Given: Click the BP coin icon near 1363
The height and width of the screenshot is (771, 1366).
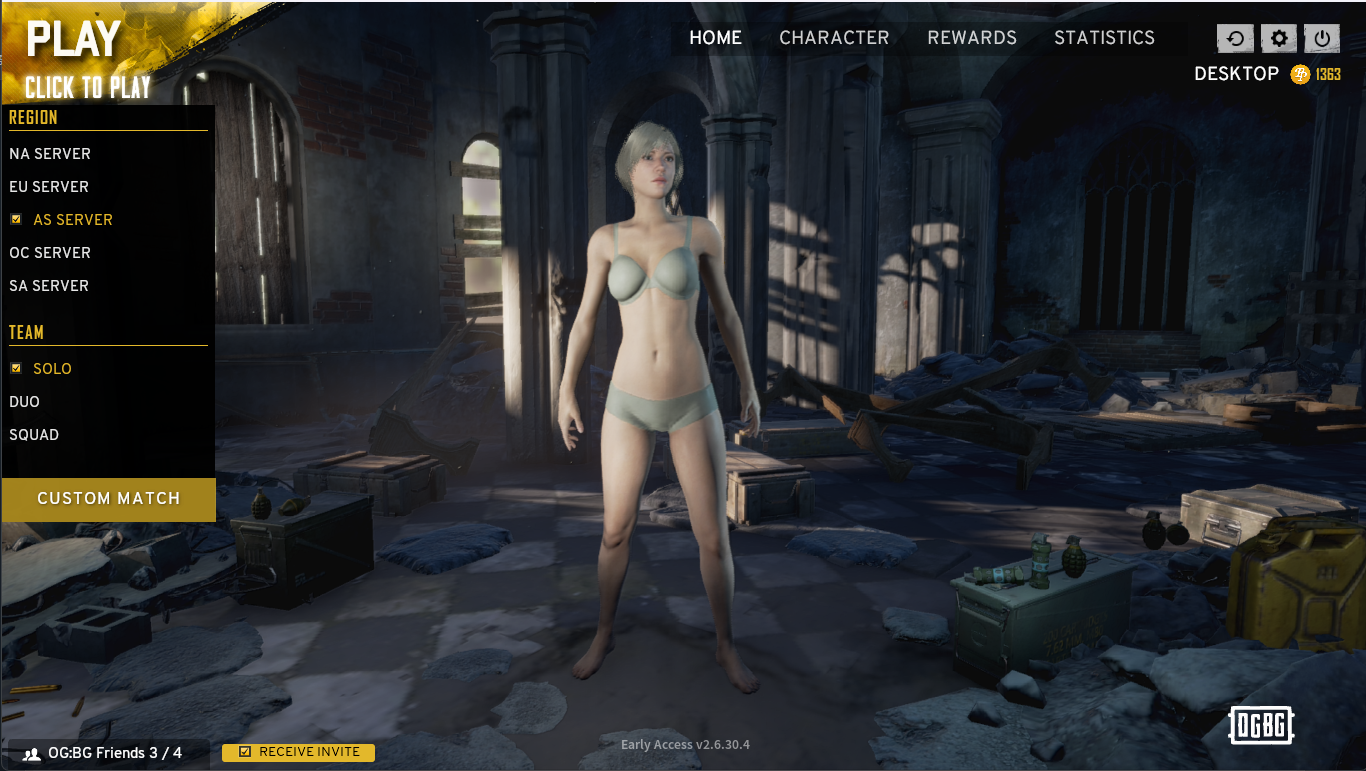Looking at the screenshot, I should tap(1300, 73).
